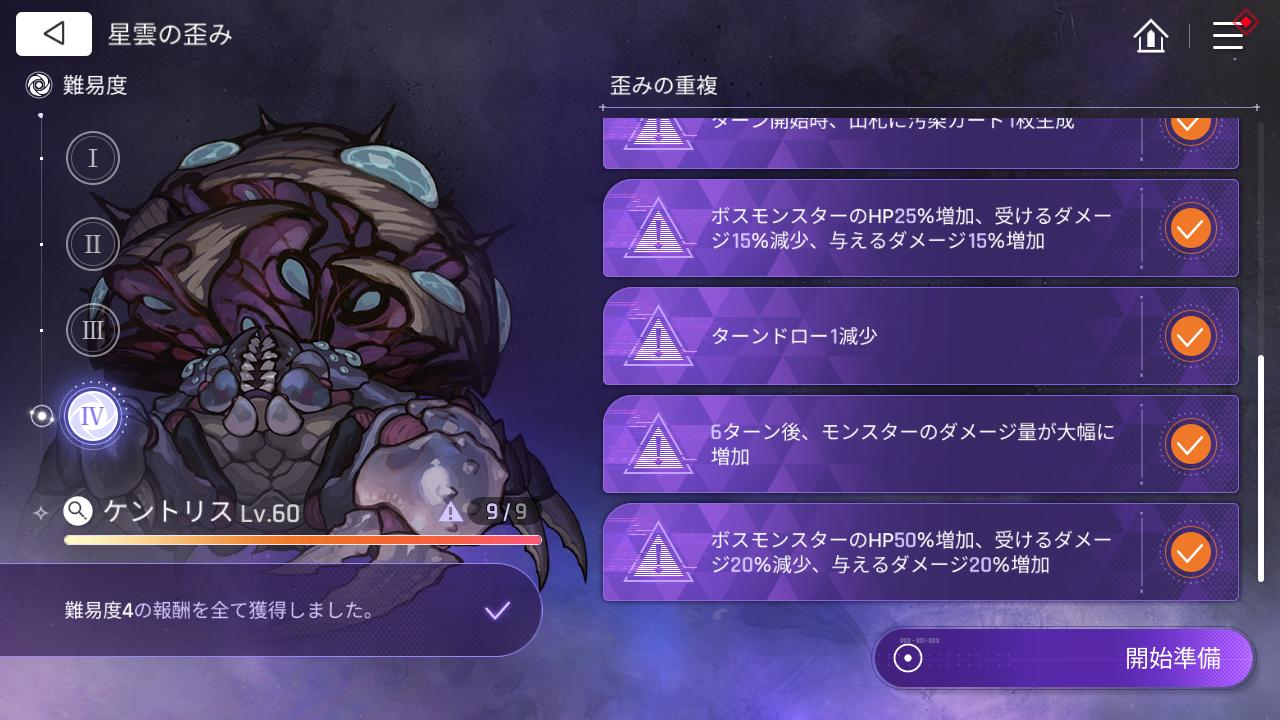Image resolution: width=1280 pixels, height=720 pixels.
Task: Uncheck the 6ターン後 damage increase modifier
Action: (x=1190, y=444)
